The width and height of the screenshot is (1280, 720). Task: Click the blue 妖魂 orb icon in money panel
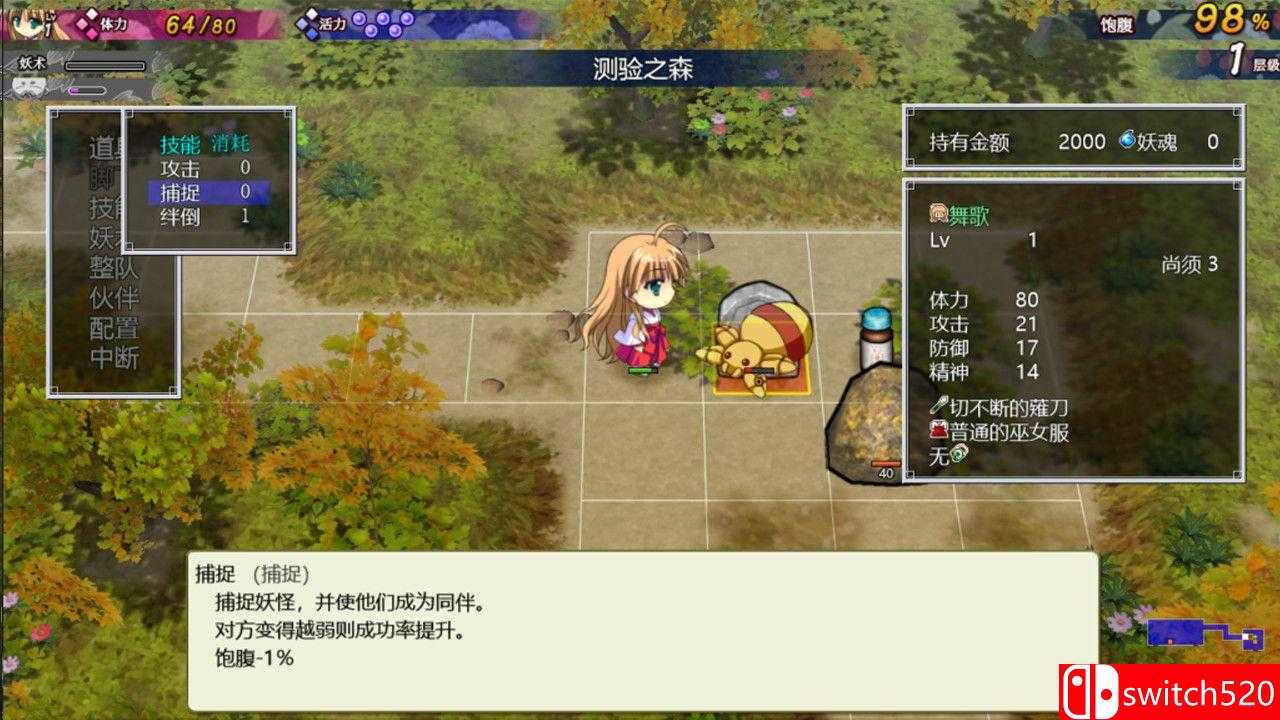(x=1129, y=142)
